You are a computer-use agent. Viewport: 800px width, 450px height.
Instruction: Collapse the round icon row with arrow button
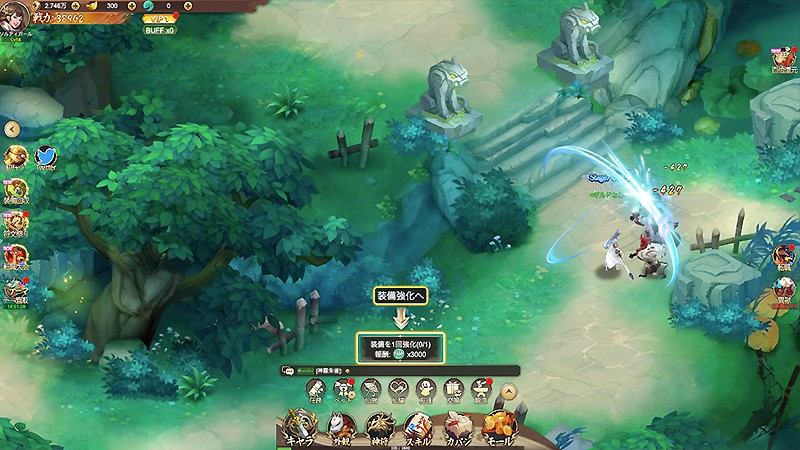tap(509, 392)
